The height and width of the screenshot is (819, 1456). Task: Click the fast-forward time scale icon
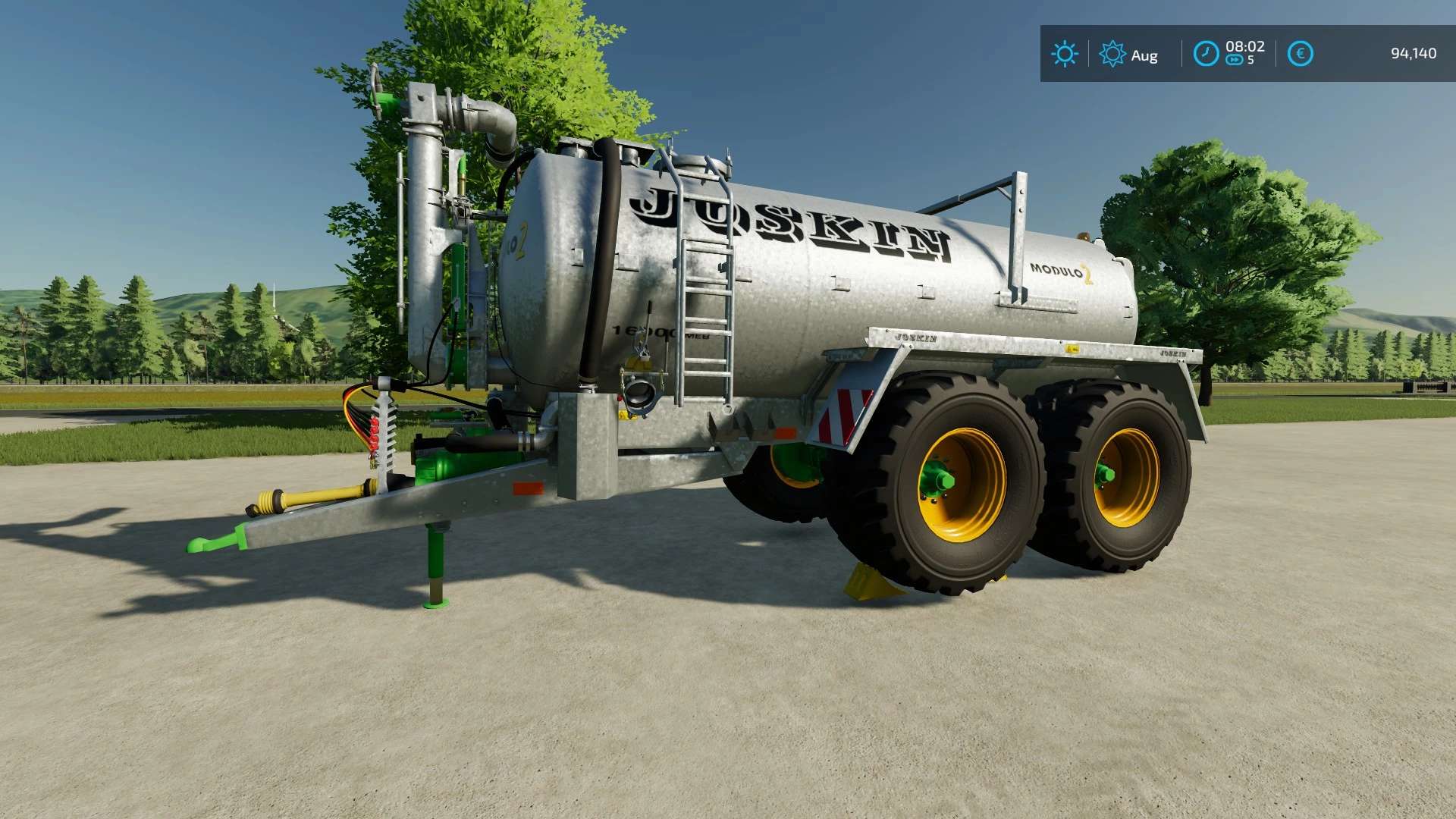pos(1234,61)
